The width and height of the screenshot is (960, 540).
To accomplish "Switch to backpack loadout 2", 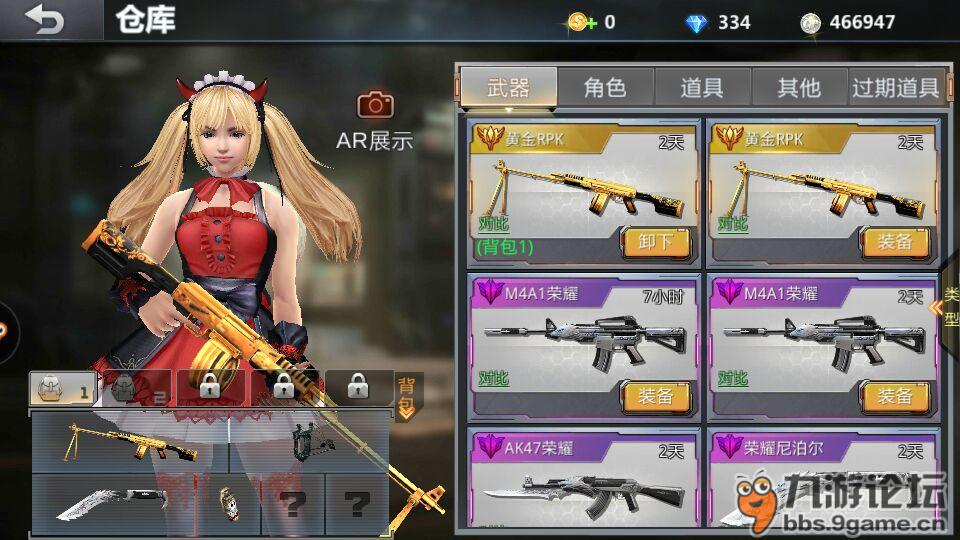I will pyautogui.click(x=135, y=388).
